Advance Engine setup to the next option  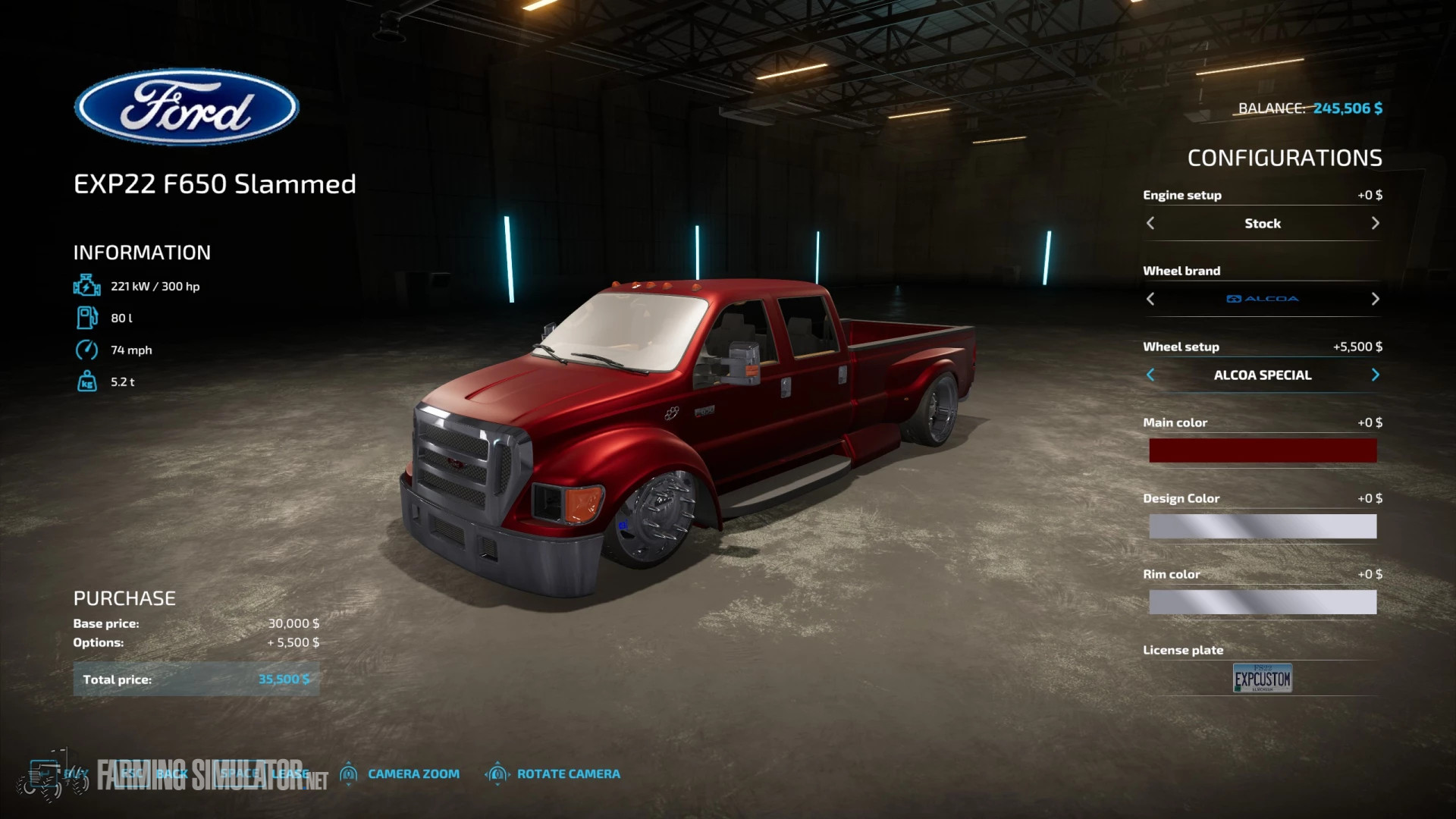tap(1376, 223)
